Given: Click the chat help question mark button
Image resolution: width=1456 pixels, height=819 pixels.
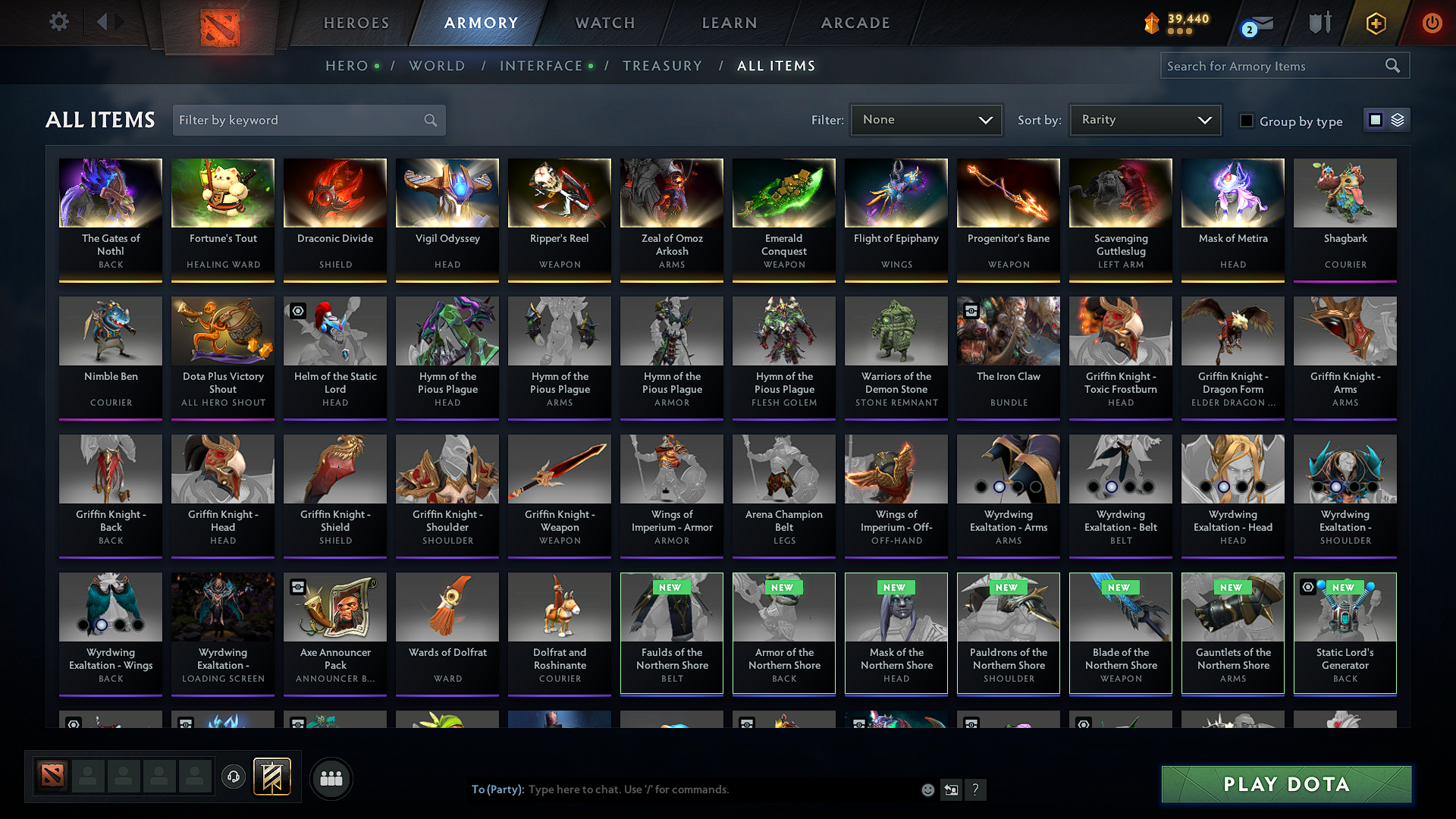Looking at the screenshot, I should tap(975, 789).
